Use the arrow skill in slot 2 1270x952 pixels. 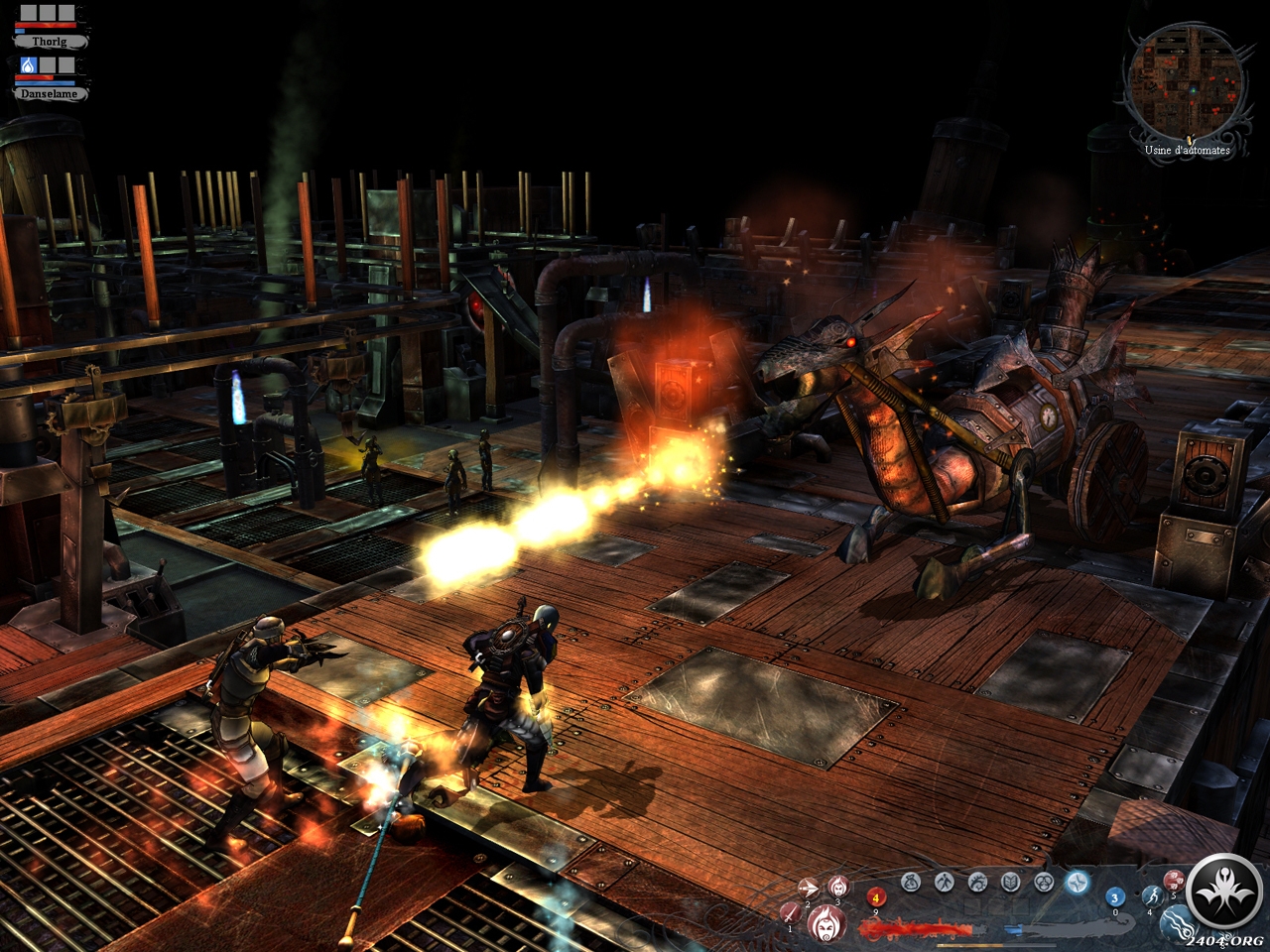pos(809,888)
